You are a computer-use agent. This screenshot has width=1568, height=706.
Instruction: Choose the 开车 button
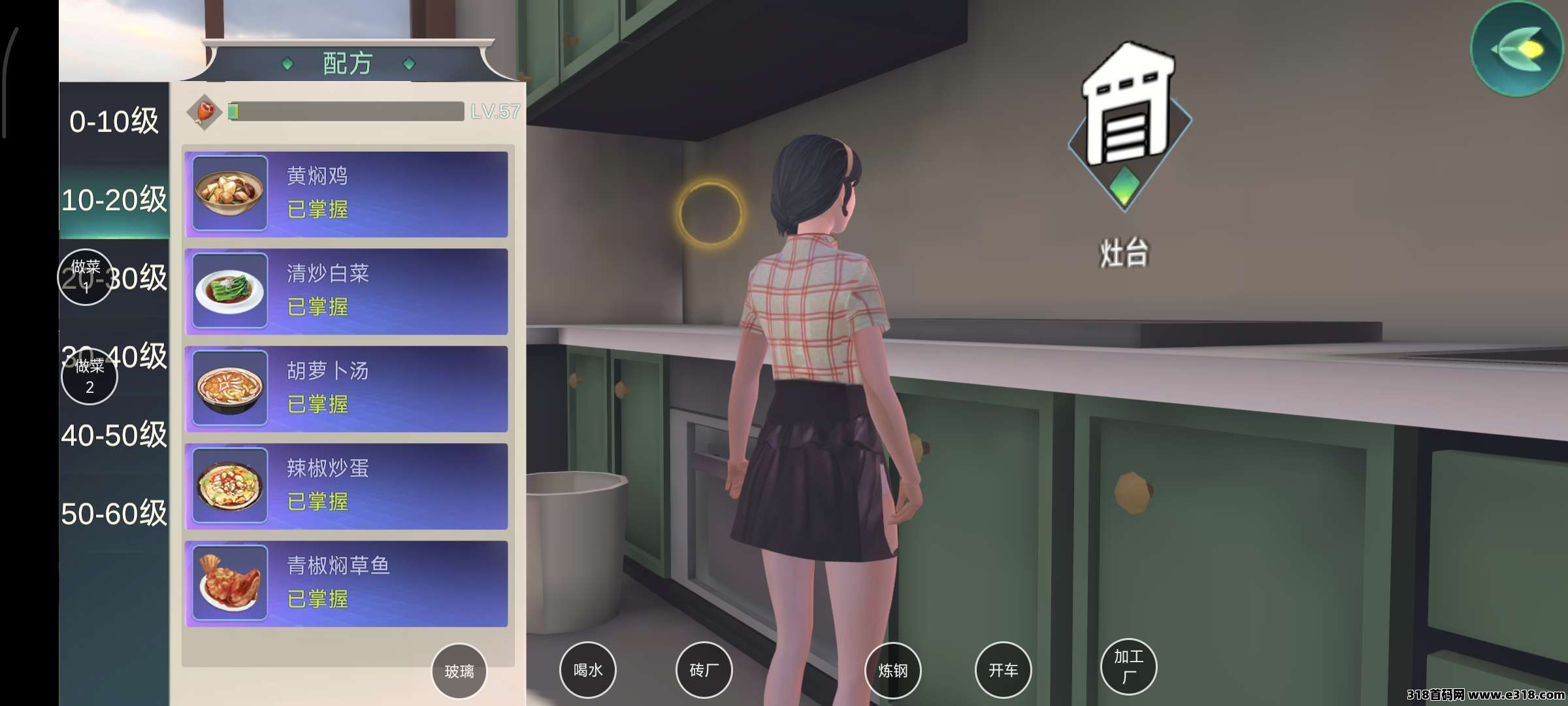1003,670
